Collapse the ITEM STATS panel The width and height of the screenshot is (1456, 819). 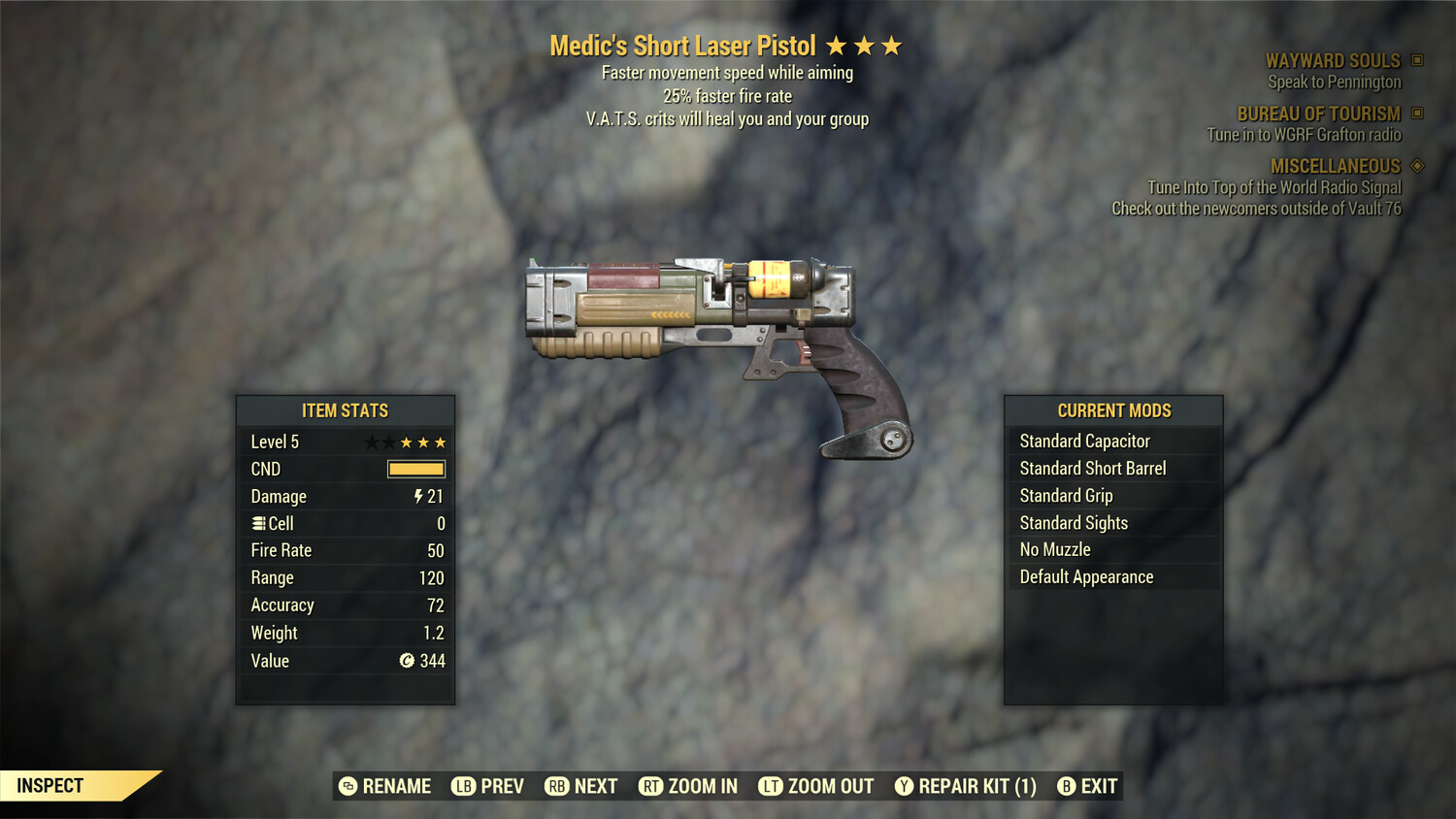346,410
